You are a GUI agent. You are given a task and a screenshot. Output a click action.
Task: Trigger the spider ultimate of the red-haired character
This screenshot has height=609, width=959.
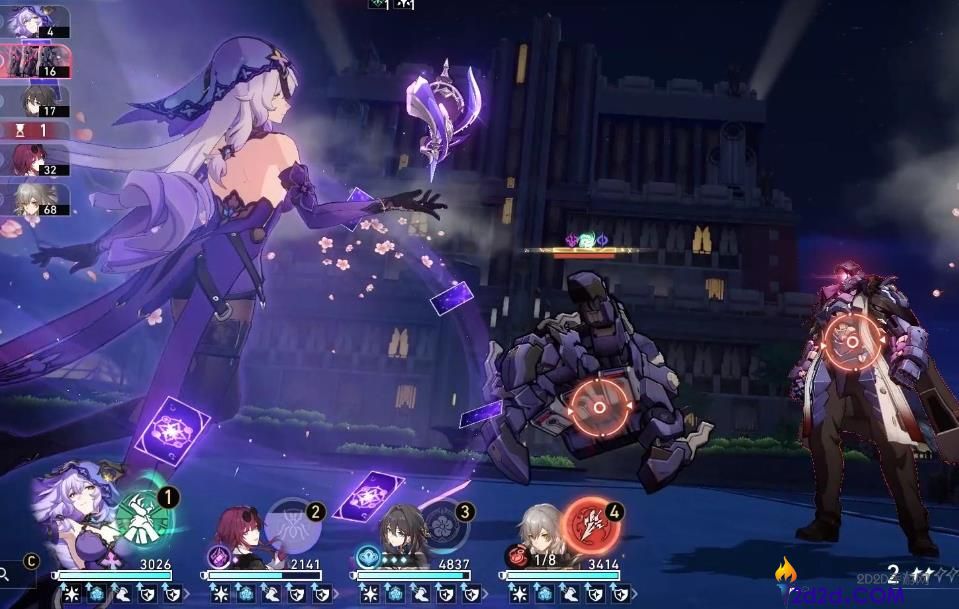(x=292, y=523)
